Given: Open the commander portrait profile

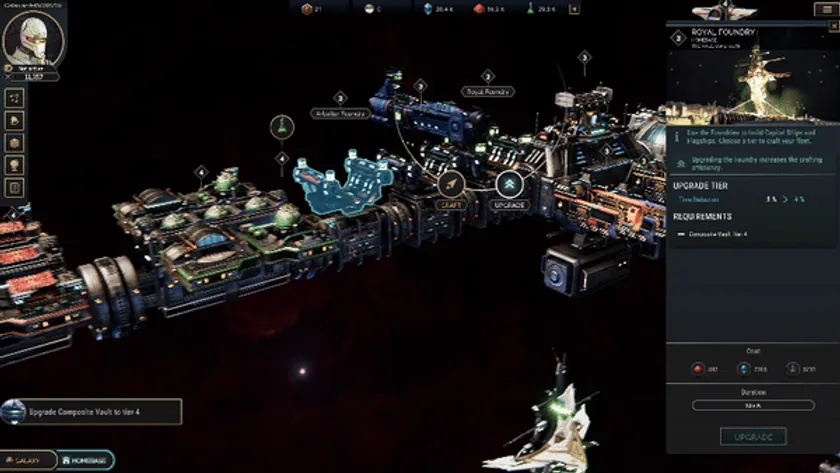Looking at the screenshot, I should click(x=34, y=39).
